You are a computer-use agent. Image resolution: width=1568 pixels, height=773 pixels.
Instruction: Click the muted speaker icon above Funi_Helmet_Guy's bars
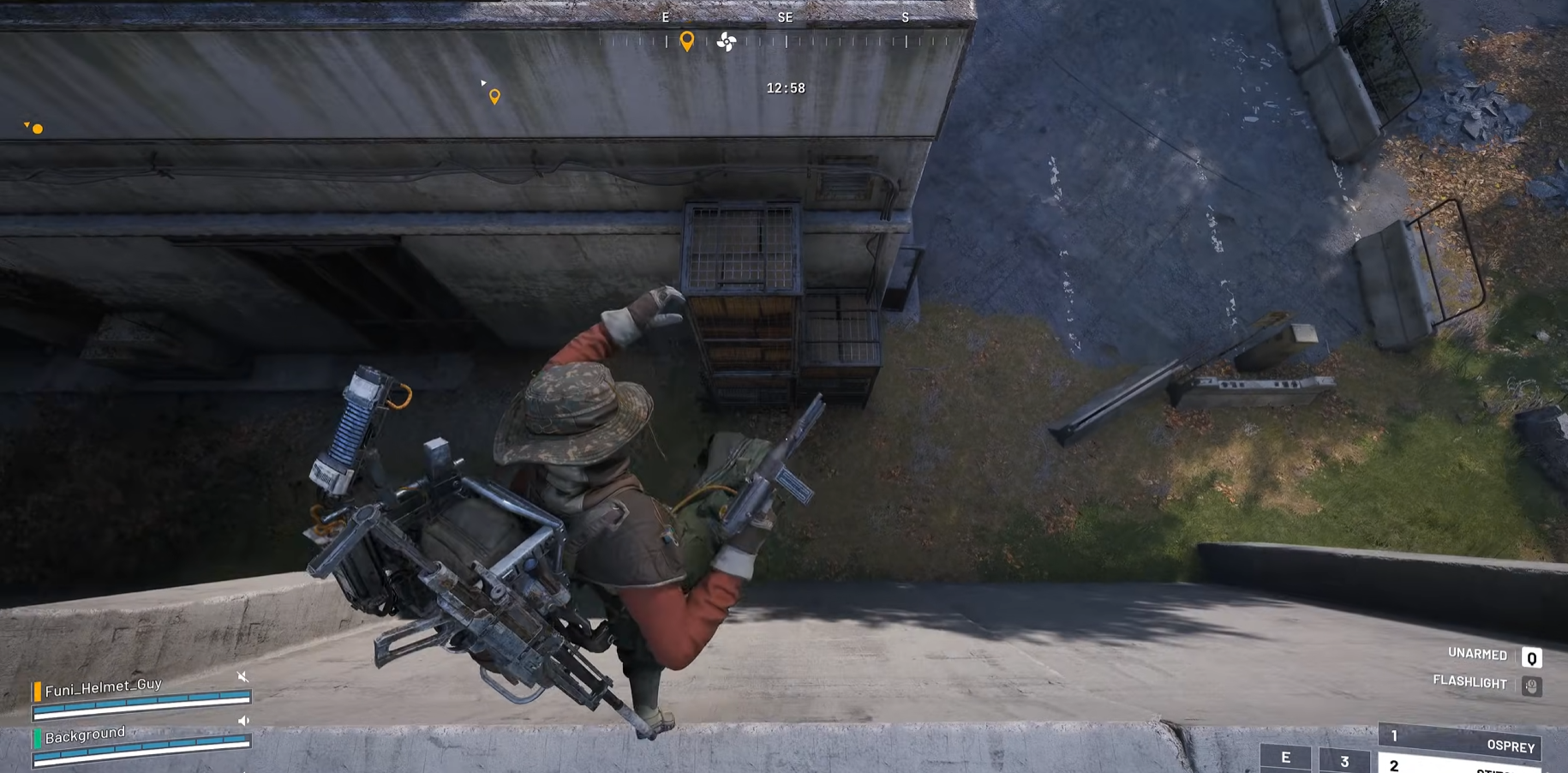click(242, 677)
